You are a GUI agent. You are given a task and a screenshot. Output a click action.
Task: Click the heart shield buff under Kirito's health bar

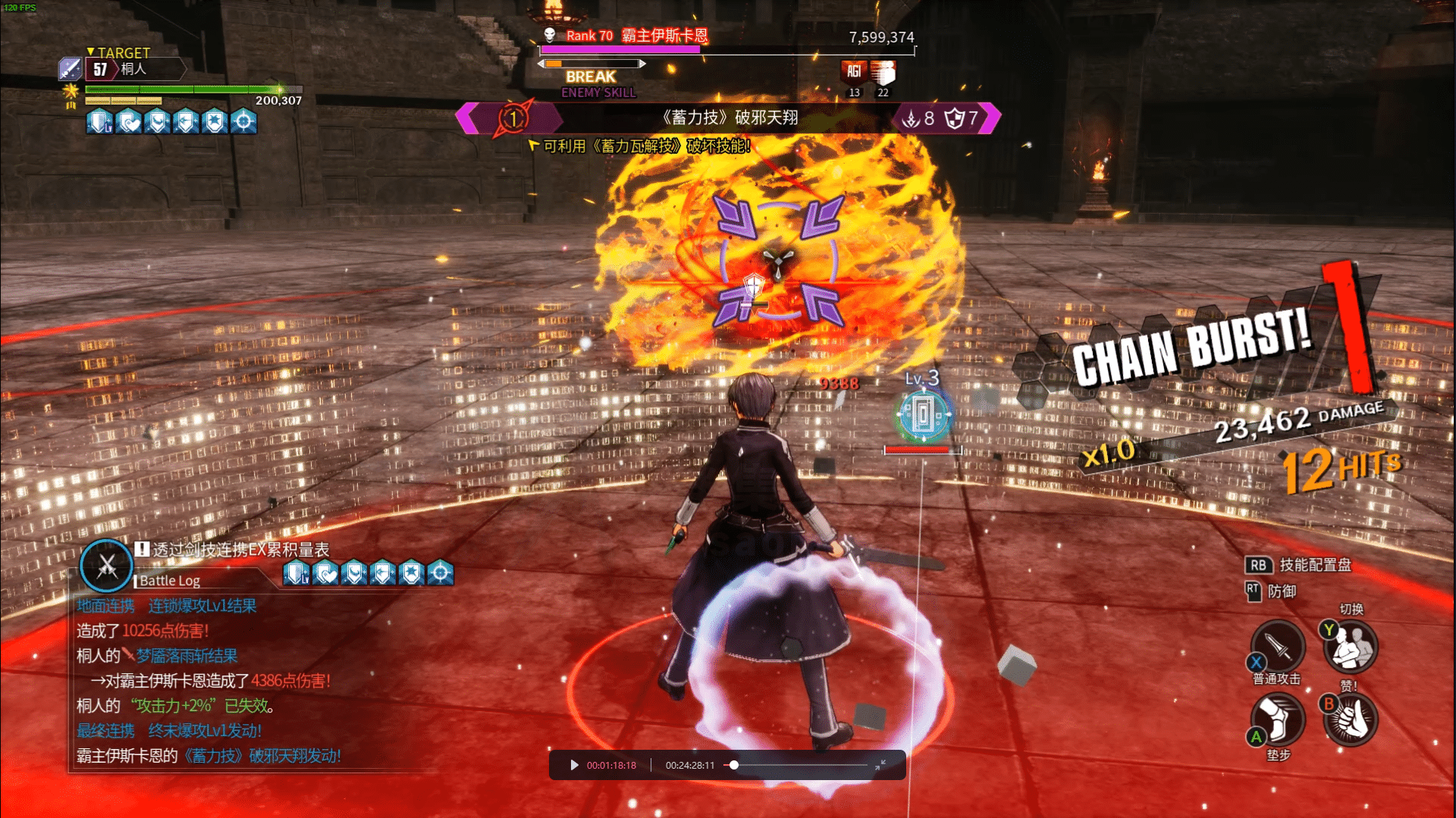click(129, 121)
